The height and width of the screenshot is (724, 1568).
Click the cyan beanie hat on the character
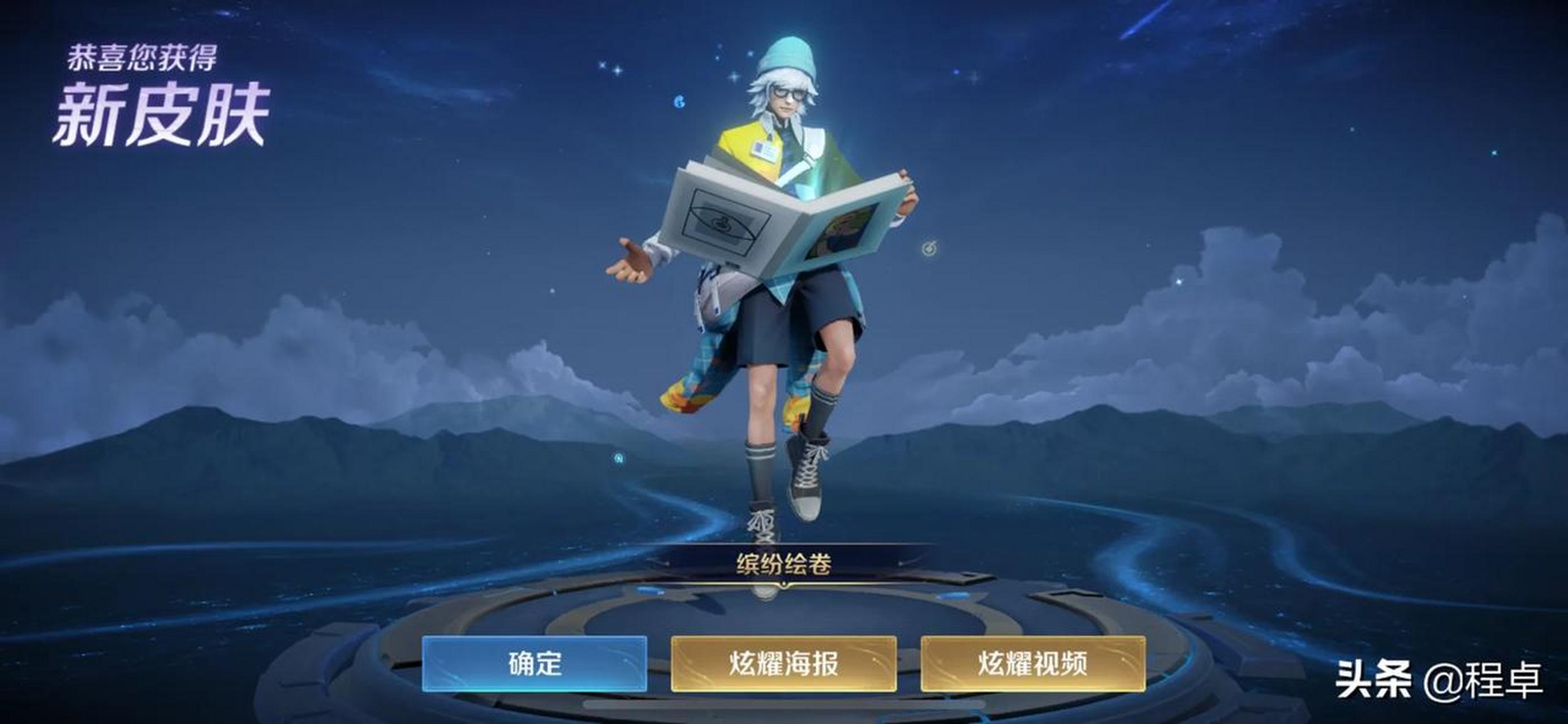787,56
